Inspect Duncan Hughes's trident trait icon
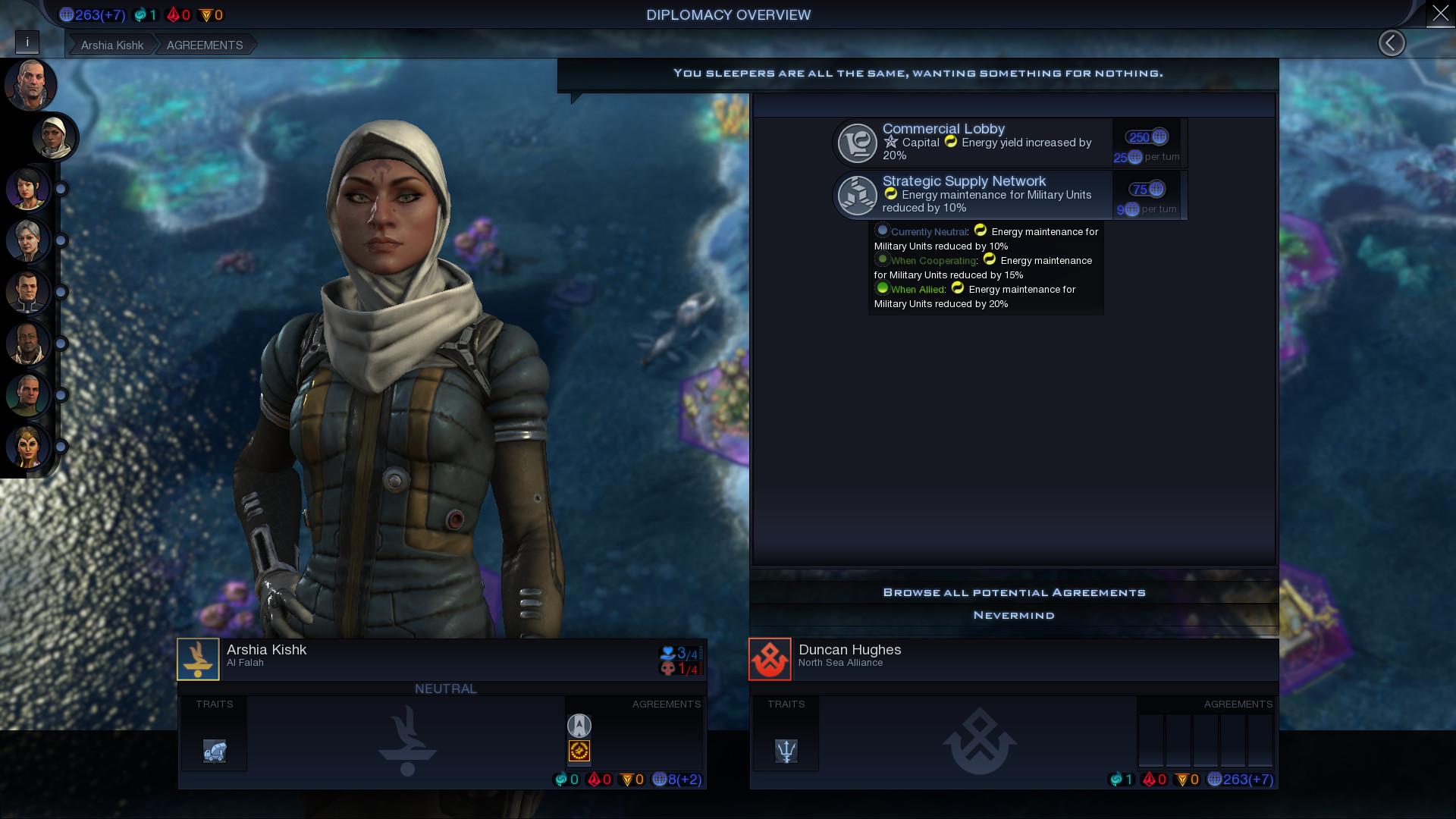The image size is (1456, 819). click(x=786, y=752)
